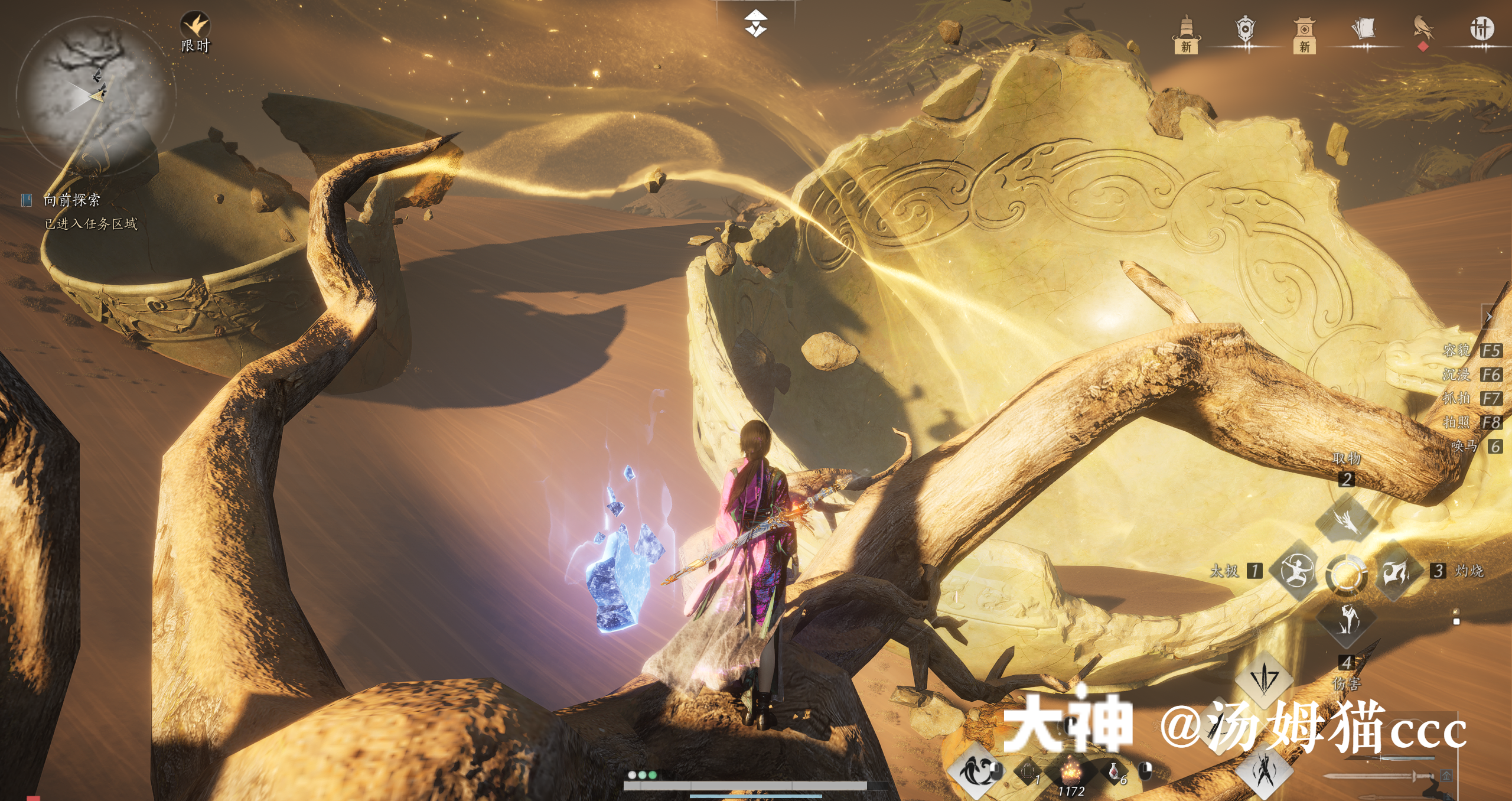Open the stacked papers menu icon
Screen dimensions: 1512x801
[x=1363, y=30]
